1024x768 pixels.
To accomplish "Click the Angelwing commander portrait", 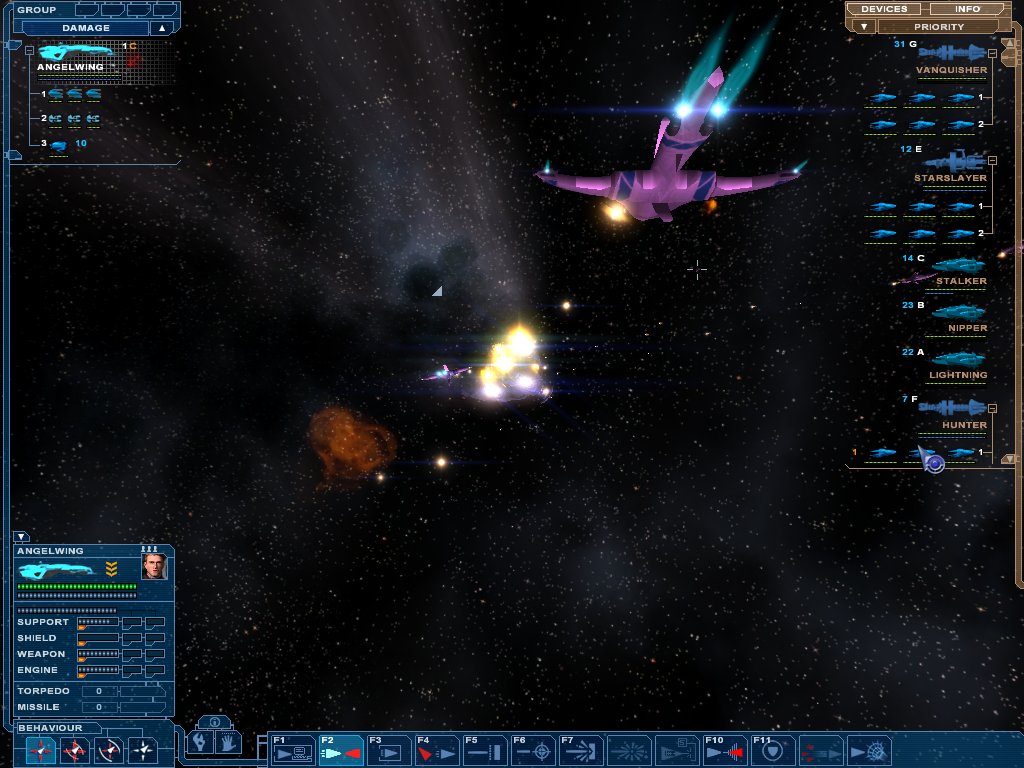I will pos(154,568).
